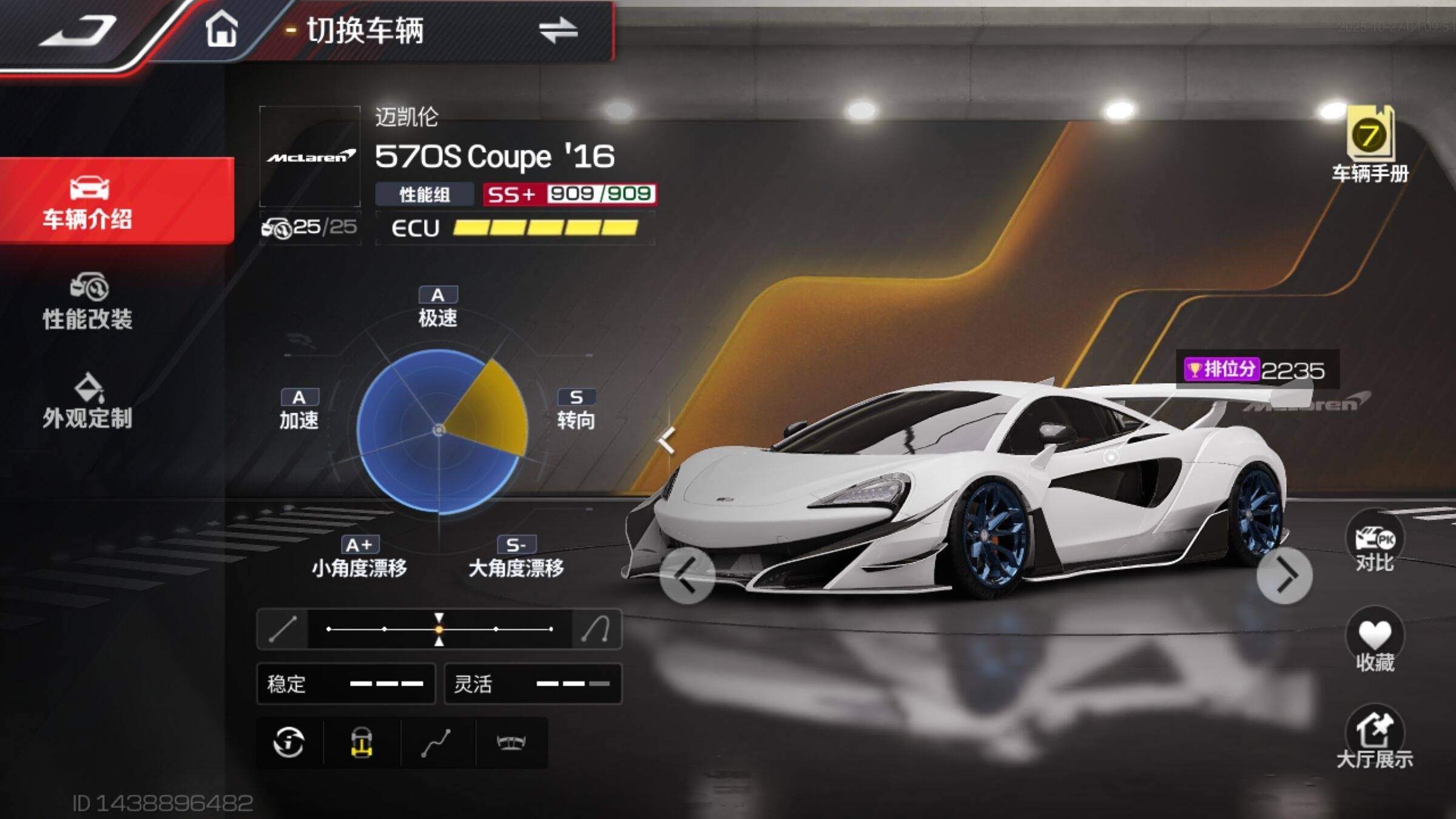
Task: Add car to favorites via 收藏
Action: click(x=1375, y=642)
